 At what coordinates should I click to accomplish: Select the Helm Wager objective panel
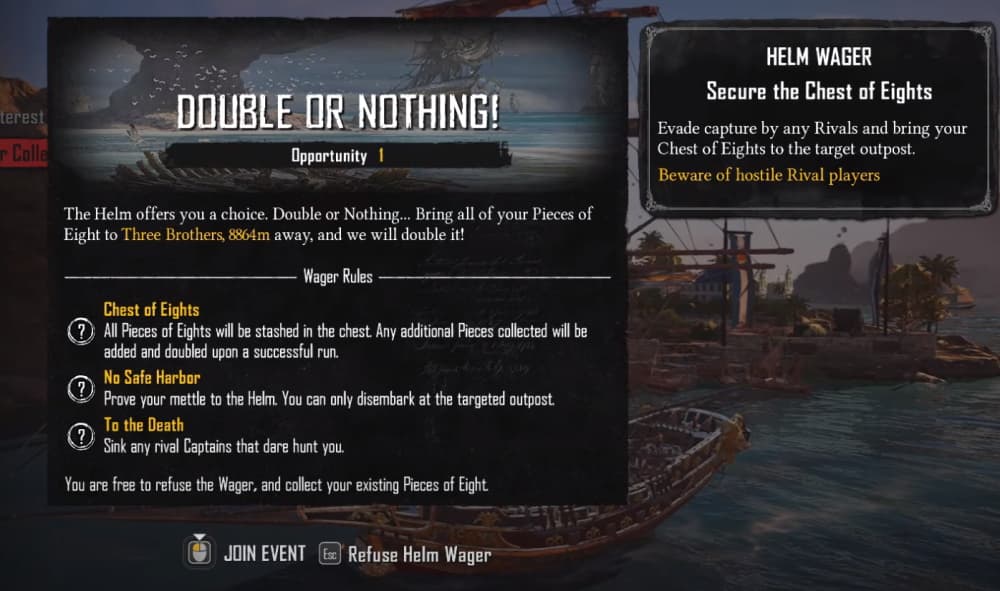(x=819, y=119)
